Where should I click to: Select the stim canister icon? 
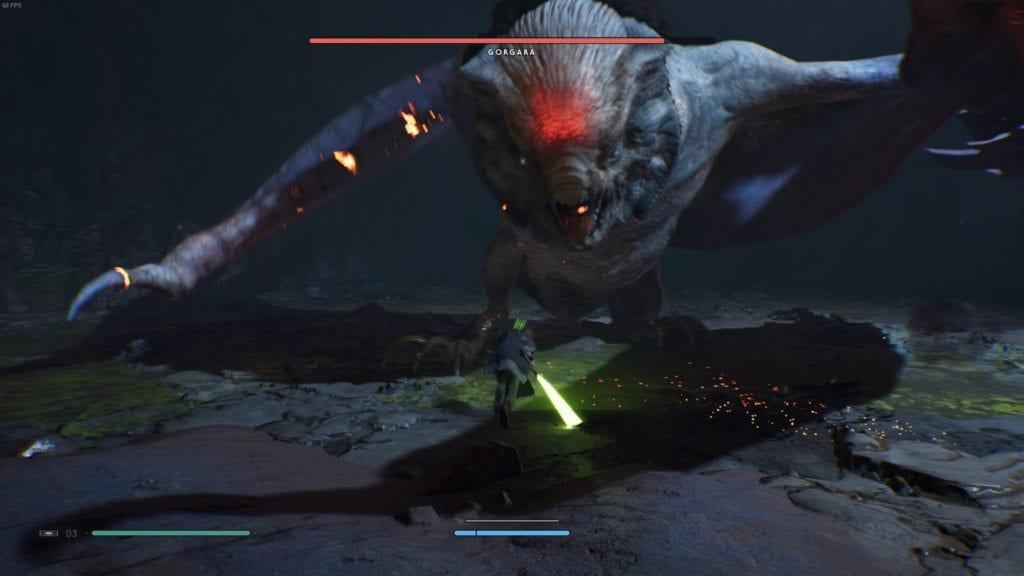click(49, 533)
